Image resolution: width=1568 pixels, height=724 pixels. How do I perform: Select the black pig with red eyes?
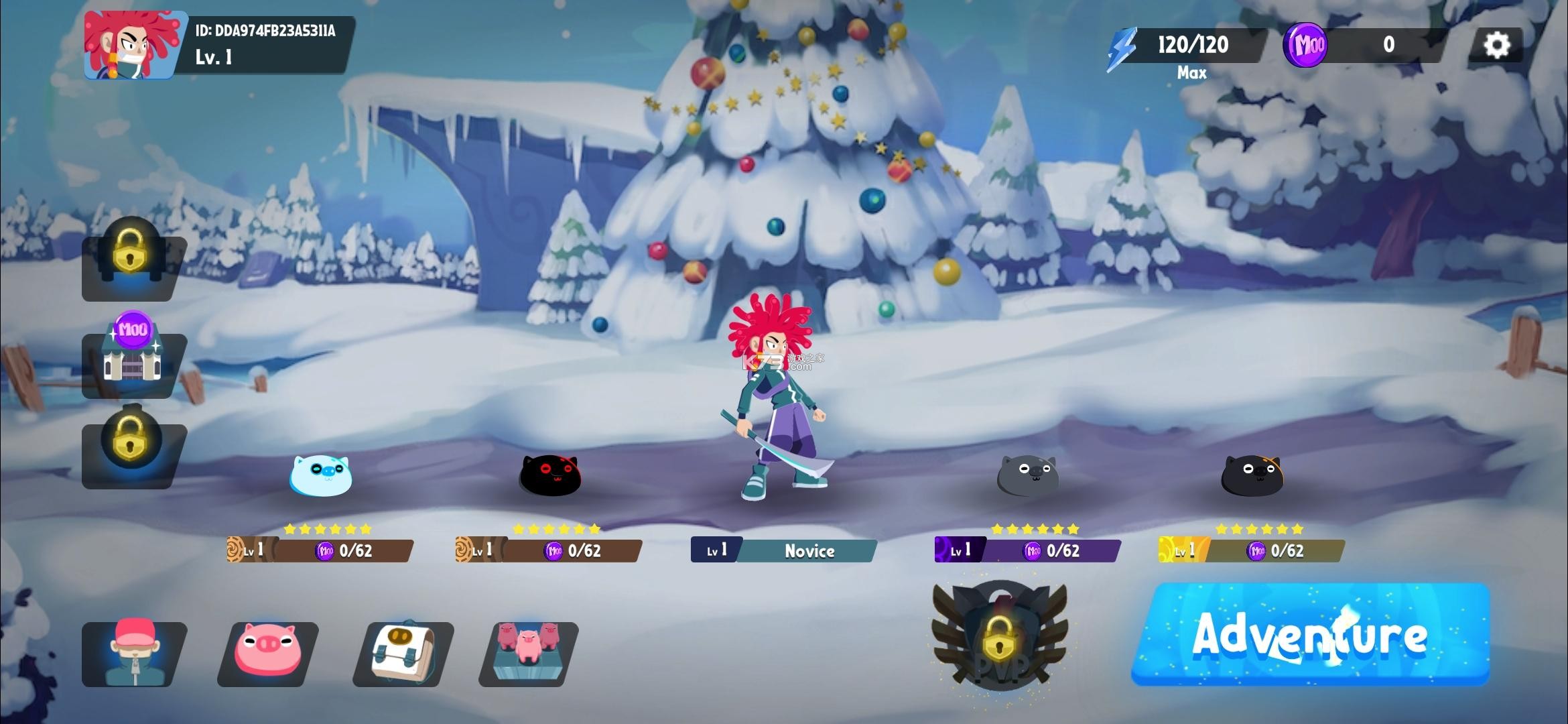550,475
